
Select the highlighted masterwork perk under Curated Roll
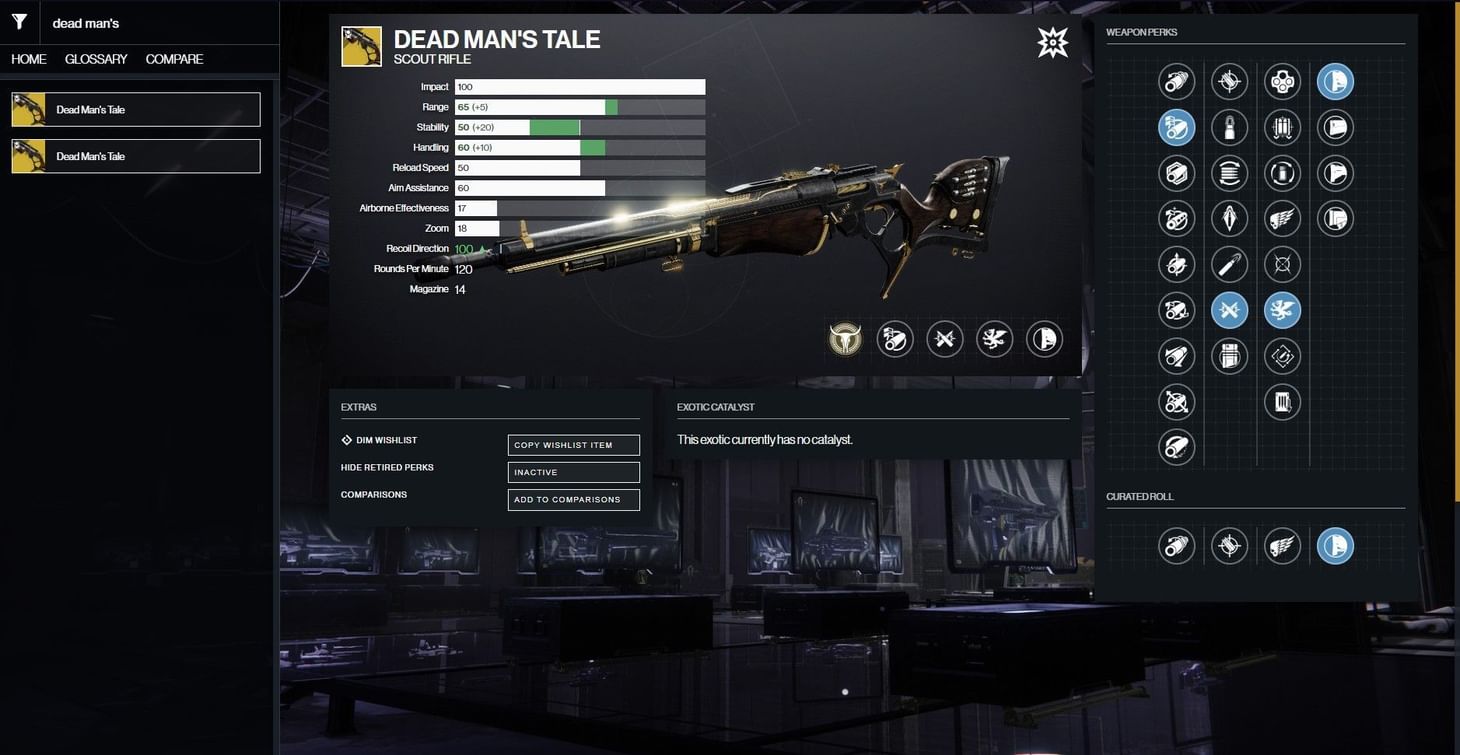(x=1336, y=546)
